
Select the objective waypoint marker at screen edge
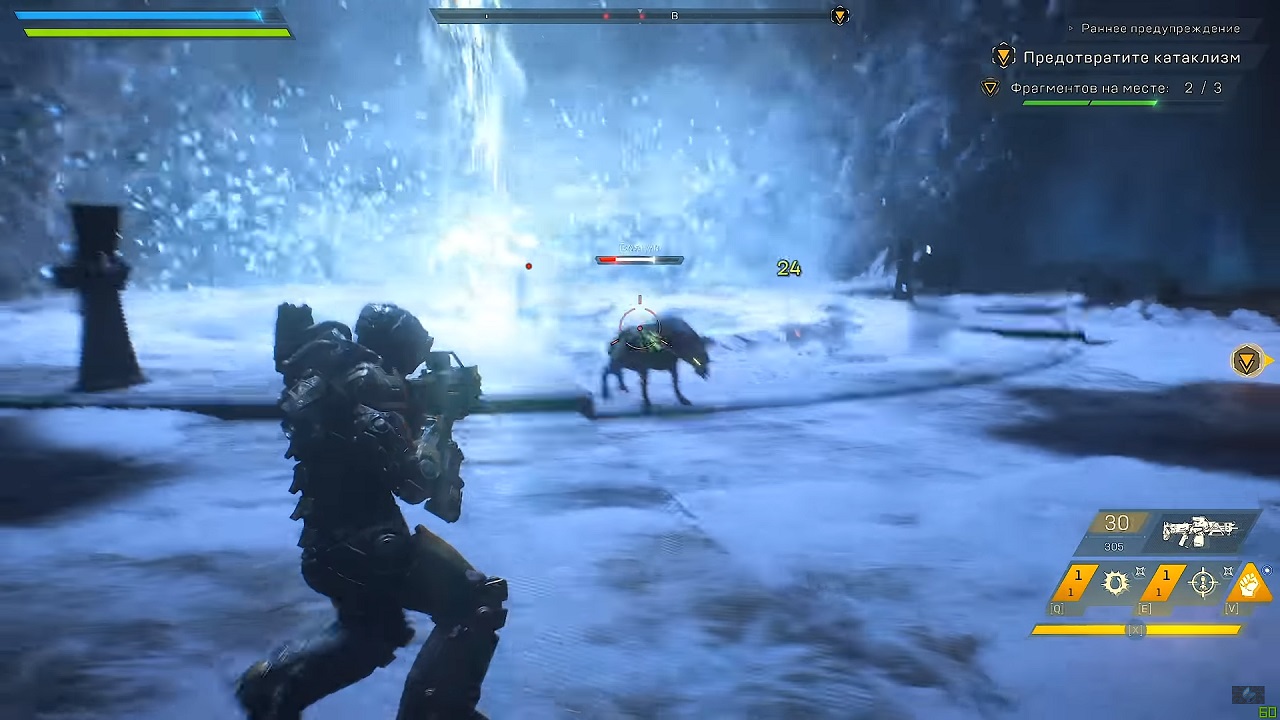[1247, 361]
